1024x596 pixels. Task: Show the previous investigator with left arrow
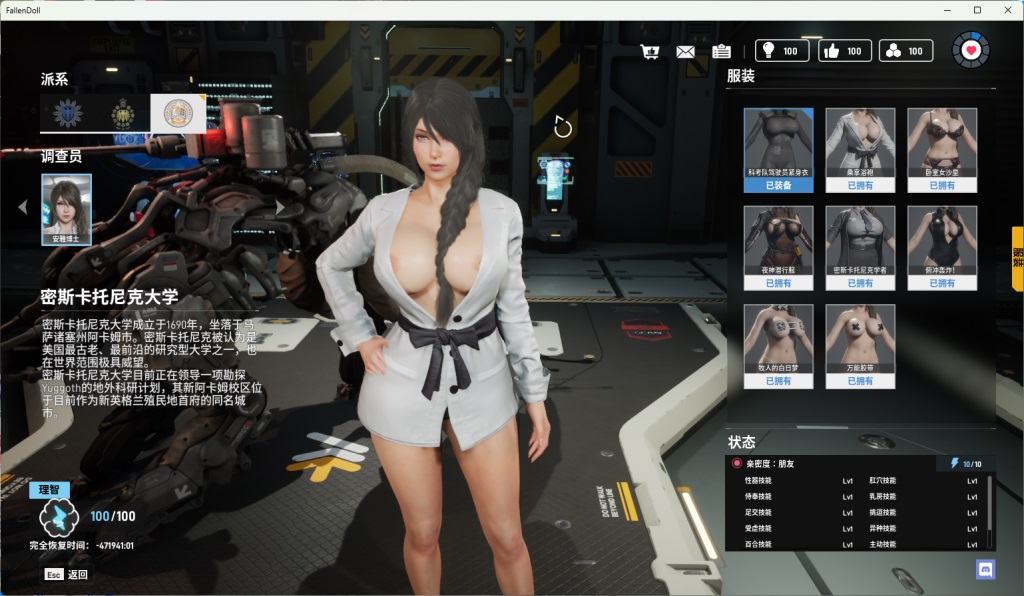(23, 207)
